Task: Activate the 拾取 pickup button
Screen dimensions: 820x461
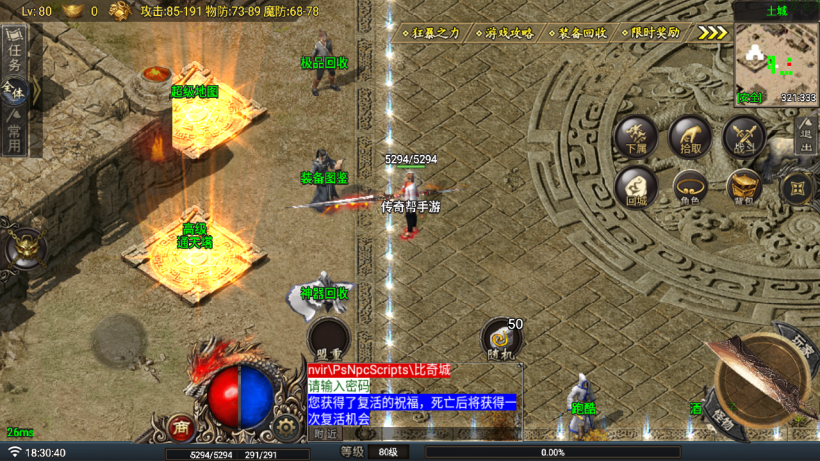Action: click(690, 137)
